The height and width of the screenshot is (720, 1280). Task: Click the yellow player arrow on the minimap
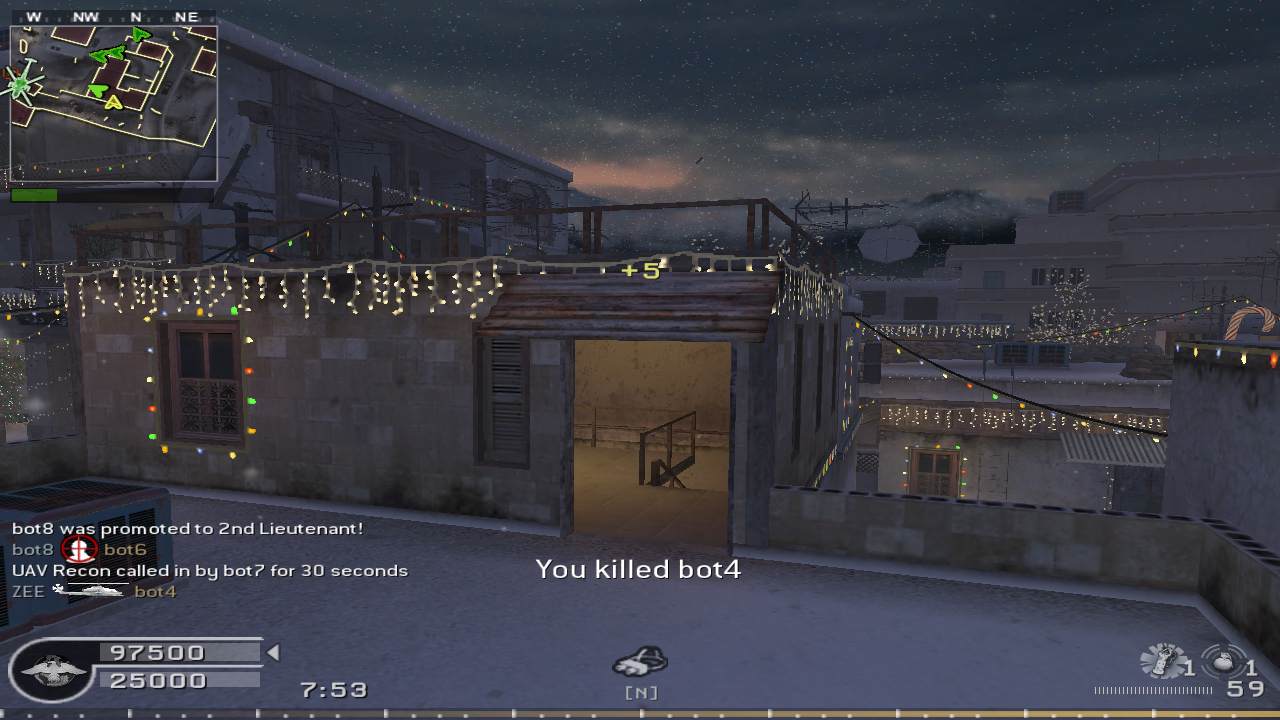coord(113,101)
